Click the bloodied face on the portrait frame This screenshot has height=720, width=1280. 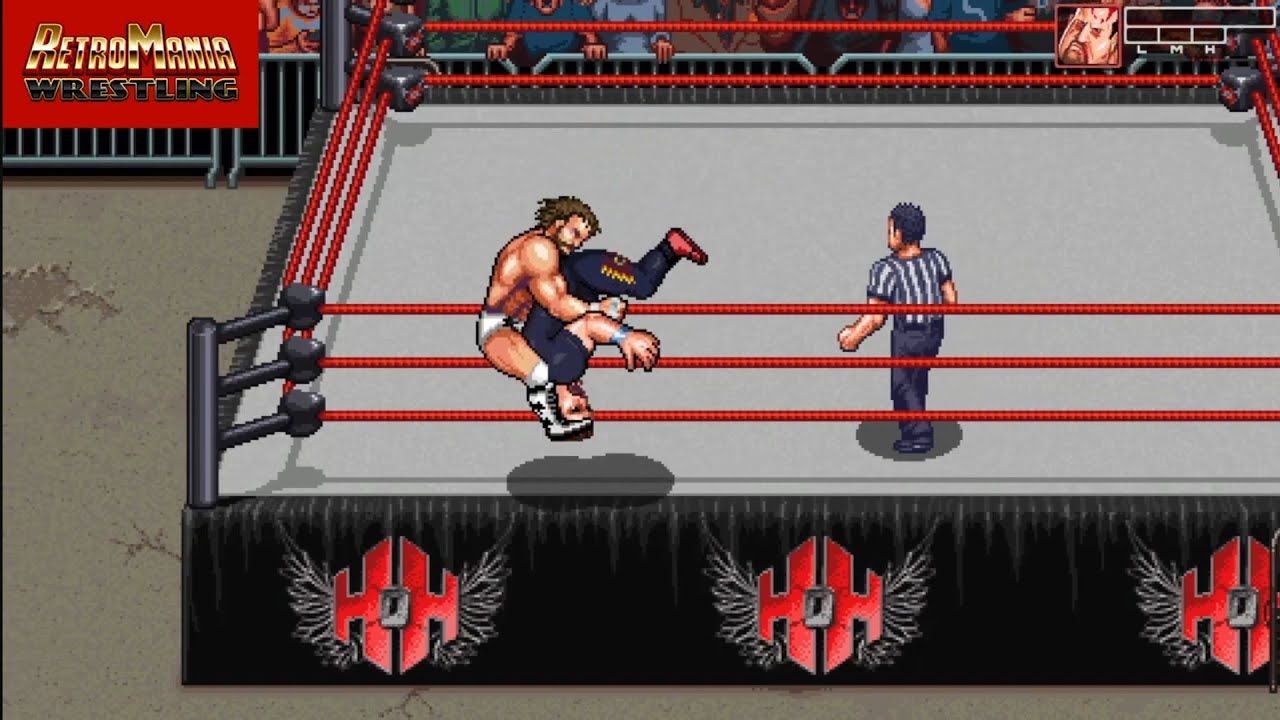pyautogui.click(x=1090, y=37)
